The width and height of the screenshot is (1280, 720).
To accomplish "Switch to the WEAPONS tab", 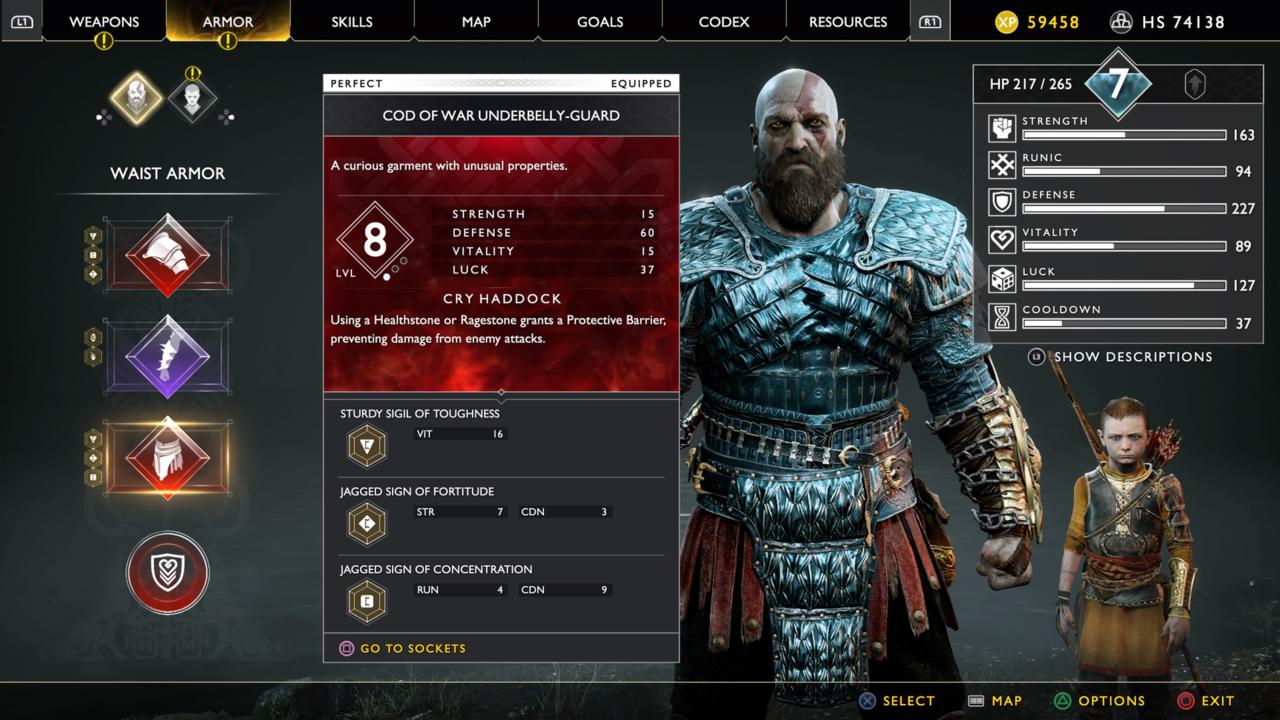I will pos(104,21).
